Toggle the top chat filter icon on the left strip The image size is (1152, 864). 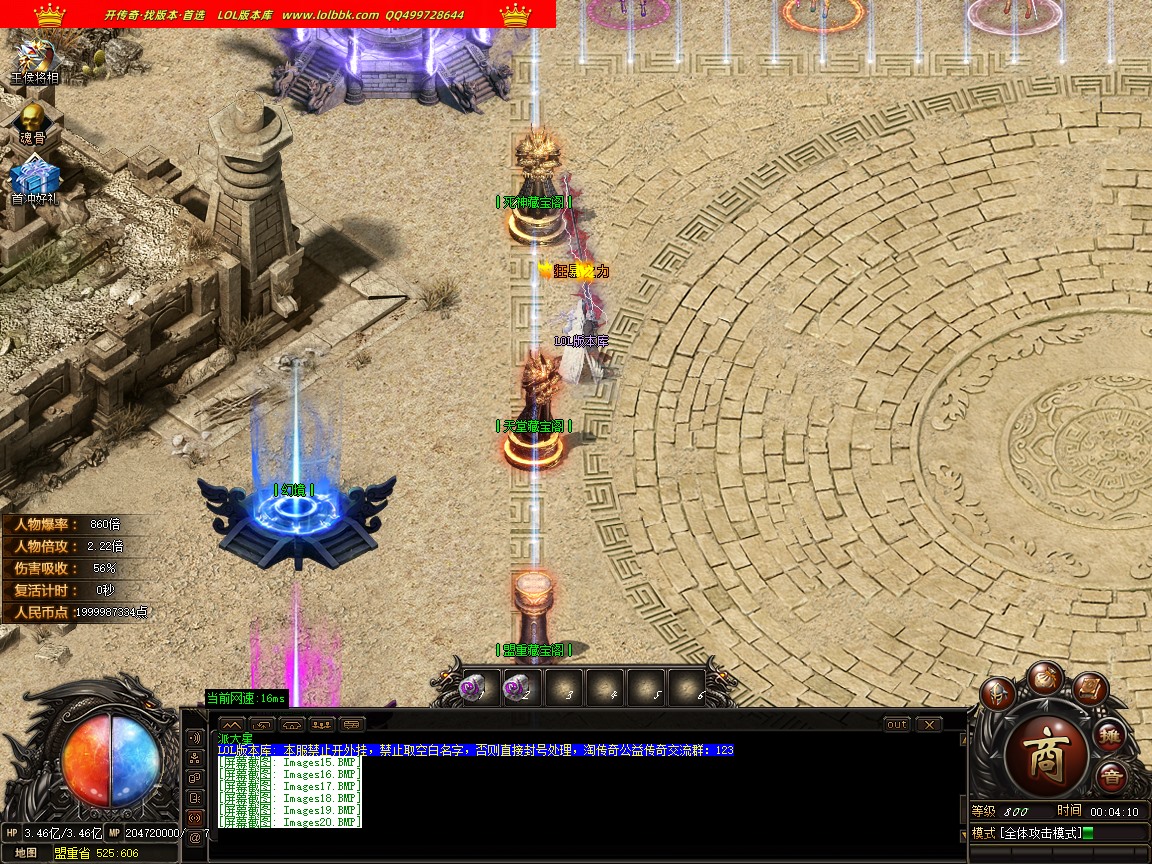[x=194, y=737]
